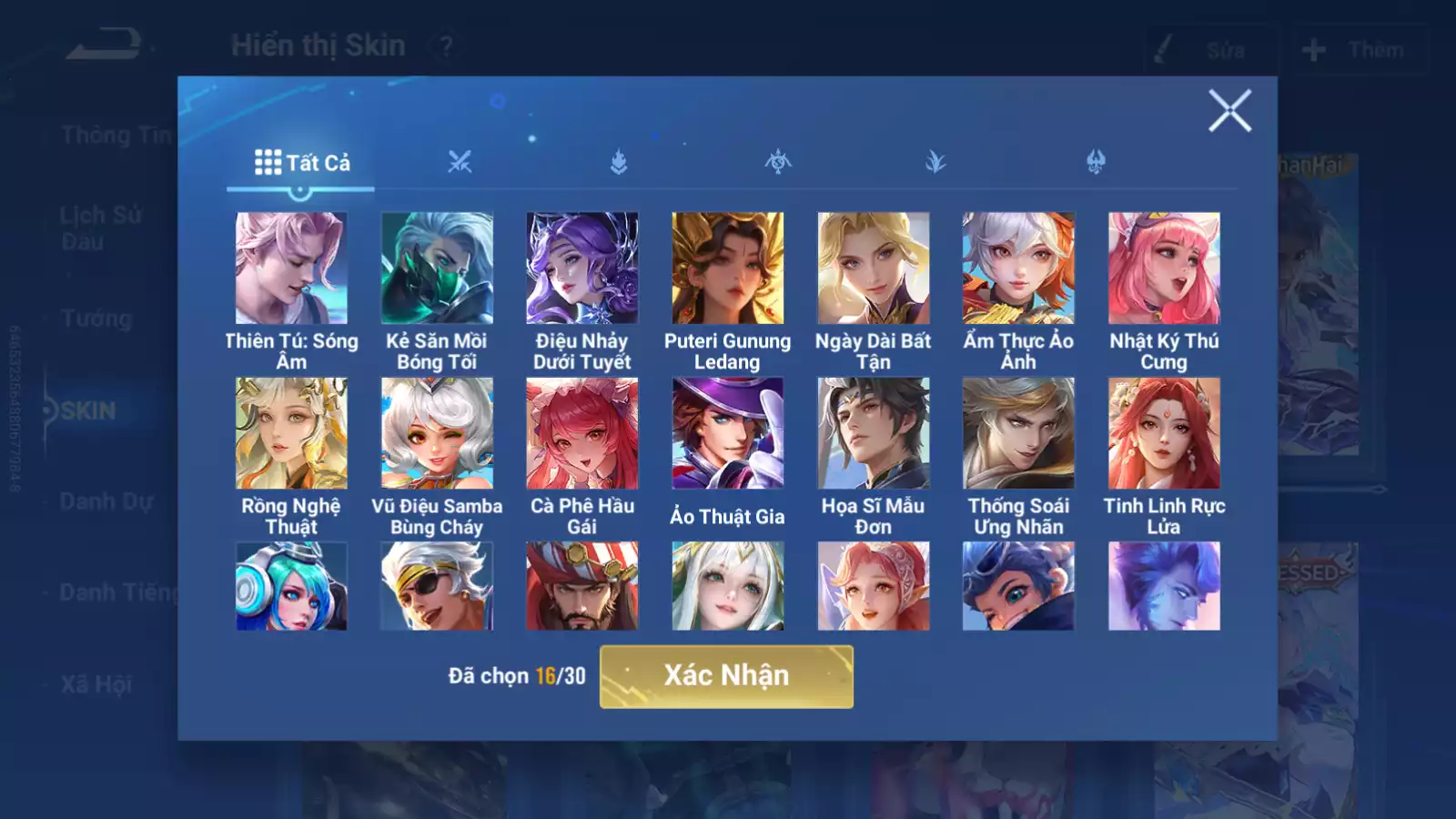Image resolution: width=1456 pixels, height=819 pixels.
Task: Select the Thống Soái Ưng Nhãn skin
Action: pos(1018,433)
